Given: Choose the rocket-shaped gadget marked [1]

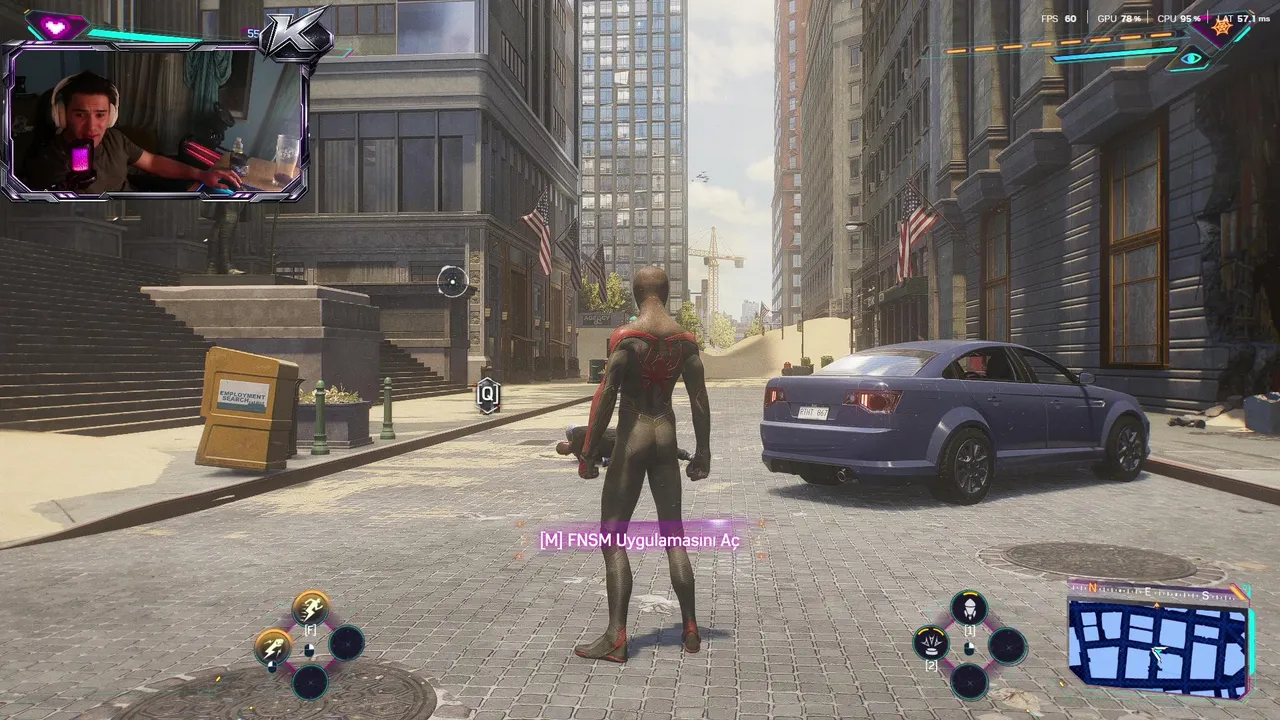Looking at the screenshot, I should (968, 607).
